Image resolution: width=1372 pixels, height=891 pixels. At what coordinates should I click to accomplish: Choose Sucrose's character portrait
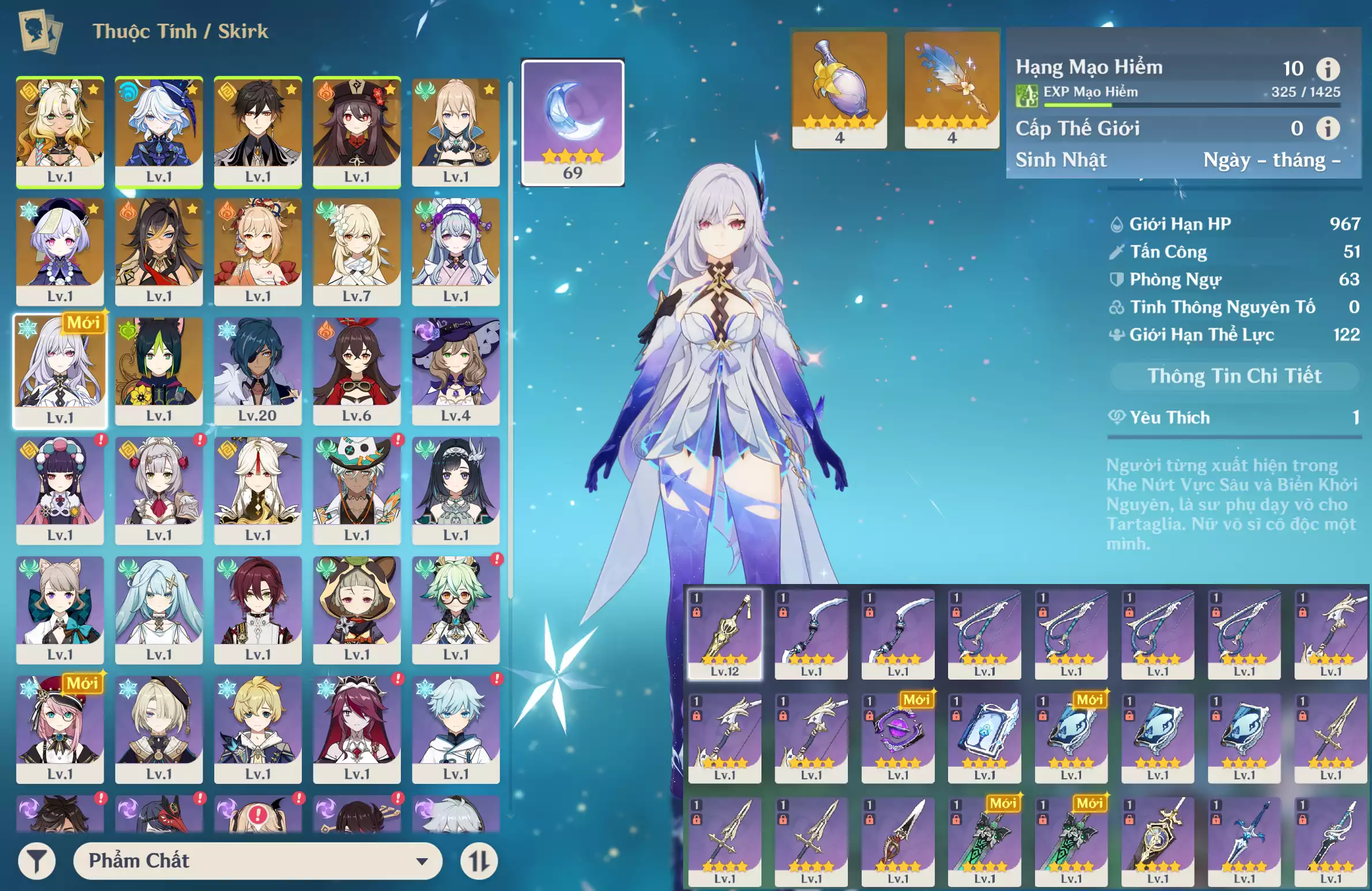point(456,609)
